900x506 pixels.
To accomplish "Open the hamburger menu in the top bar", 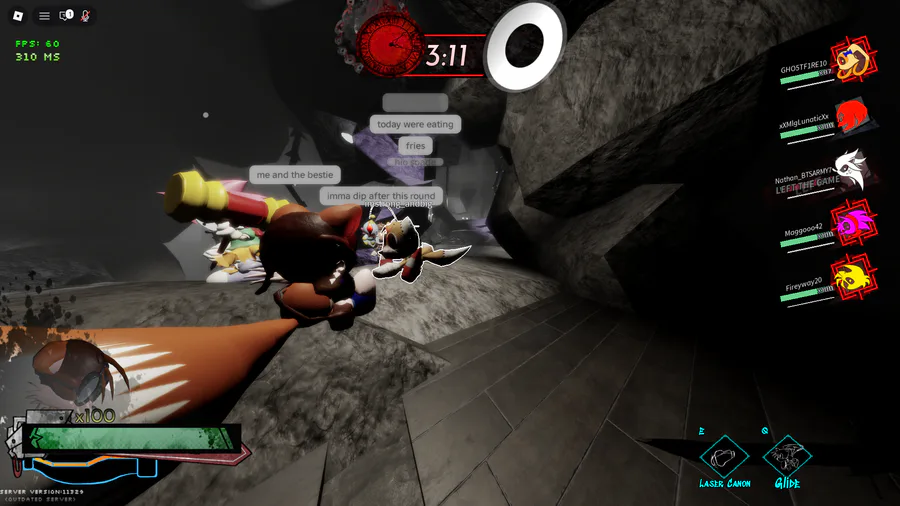I will pos(44,16).
